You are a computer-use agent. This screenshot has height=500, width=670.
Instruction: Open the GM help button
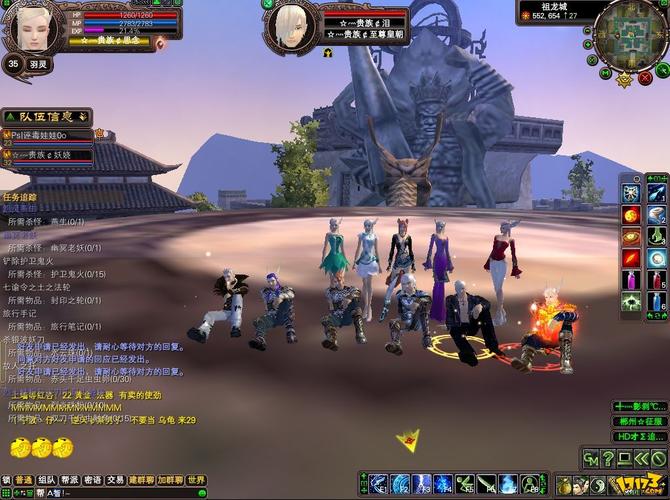click(x=592, y=459)
